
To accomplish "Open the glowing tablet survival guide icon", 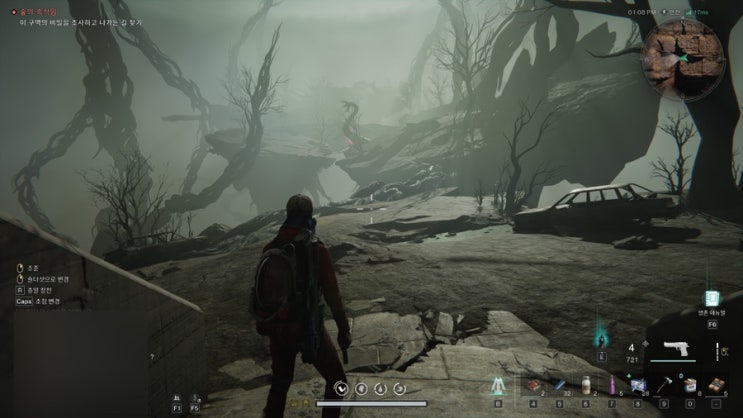I will tap(712, 298).
